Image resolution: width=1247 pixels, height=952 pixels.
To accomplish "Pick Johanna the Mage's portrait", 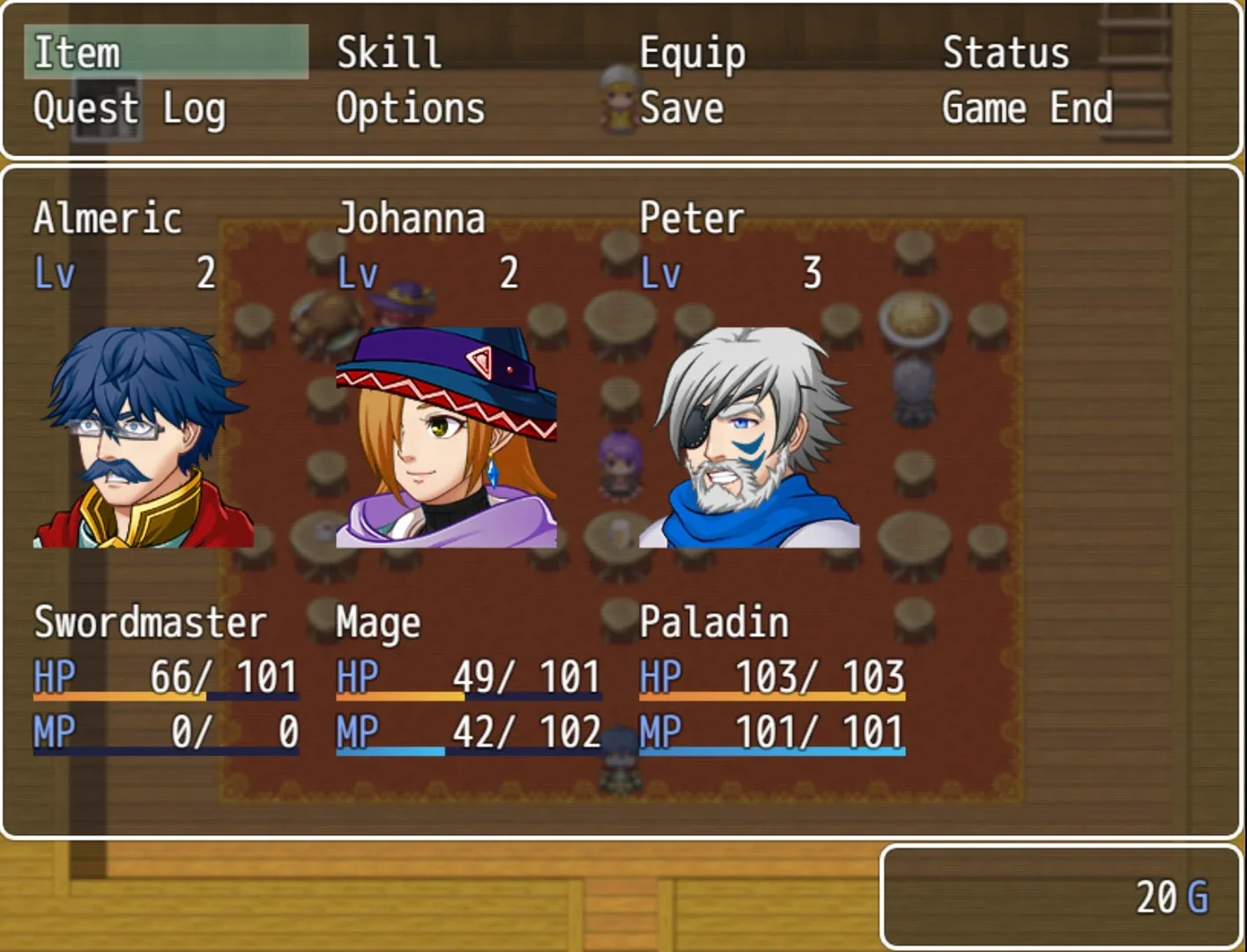I will tap(447, 437).
